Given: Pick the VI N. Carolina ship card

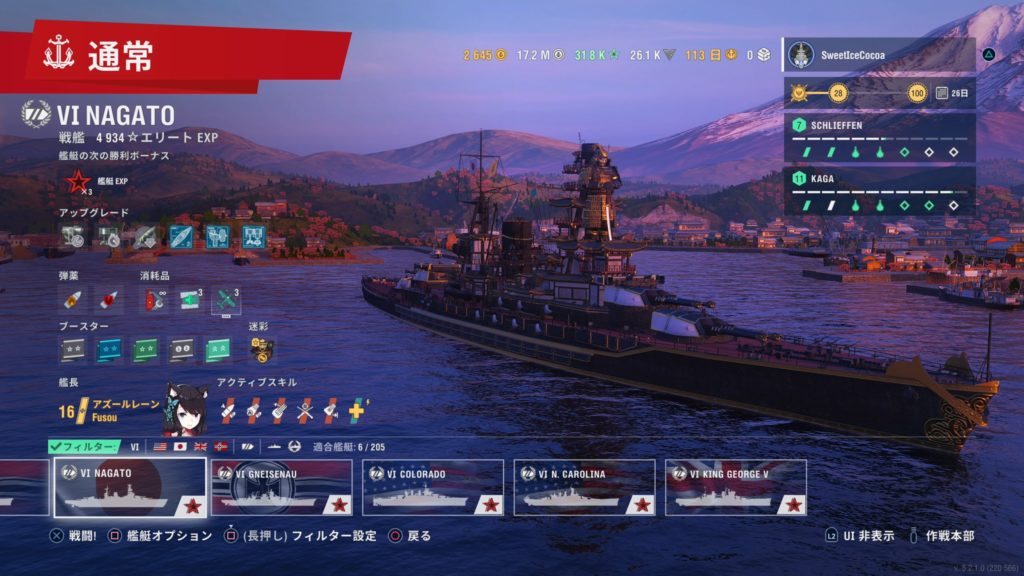Looking at the screenshot, I should coord(584,487).
